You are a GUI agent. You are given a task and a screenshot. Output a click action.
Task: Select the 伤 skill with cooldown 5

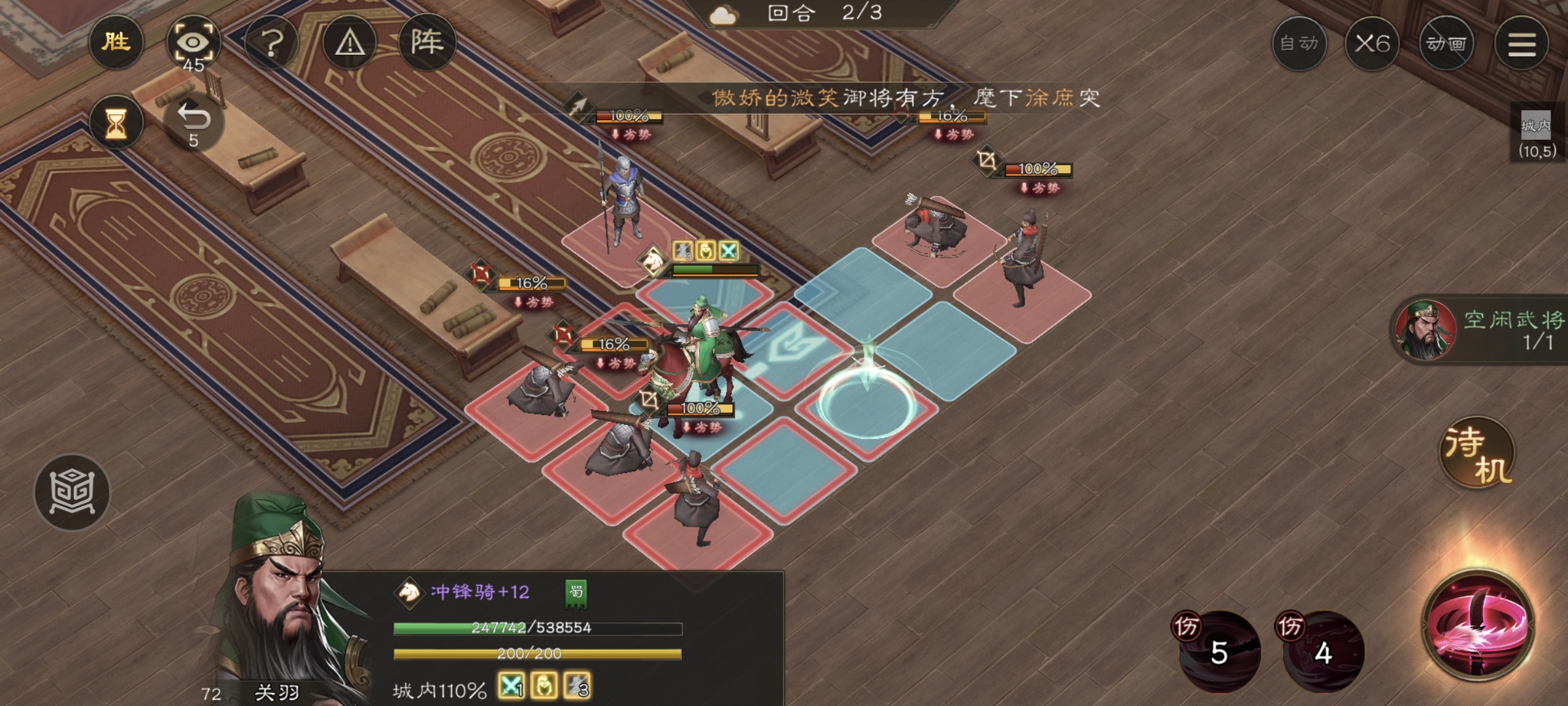(x=1219, y=650)
